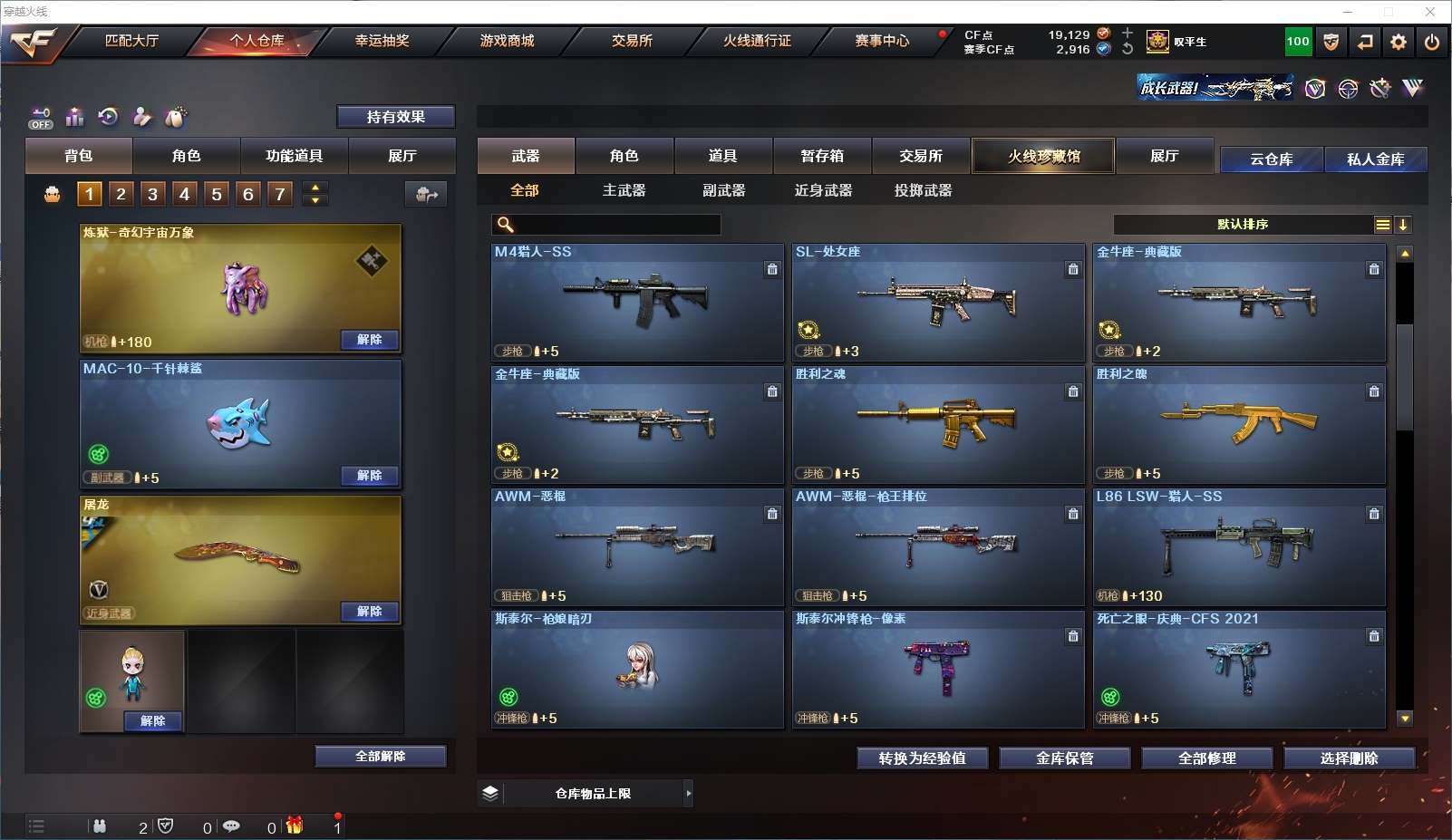The height and width of the screenshot is (840, 1452).
Task: Open the 默认排序 sort dropdown
Action: point(1243,225)
